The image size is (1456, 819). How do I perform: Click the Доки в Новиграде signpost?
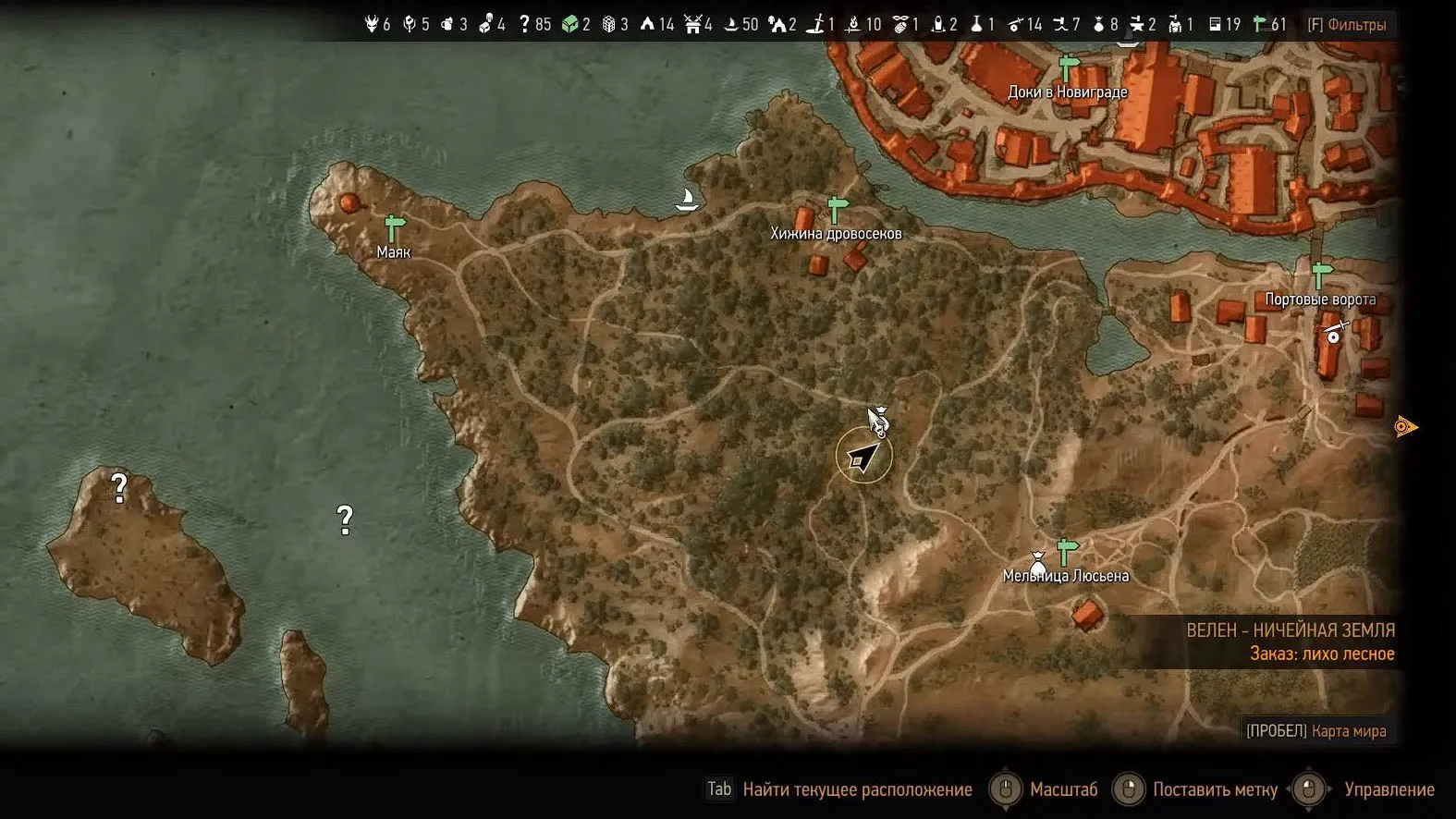pos(1069,69)
